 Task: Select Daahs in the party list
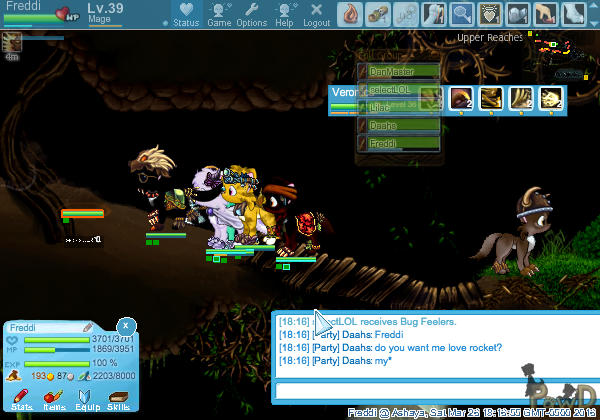[398, 126]
